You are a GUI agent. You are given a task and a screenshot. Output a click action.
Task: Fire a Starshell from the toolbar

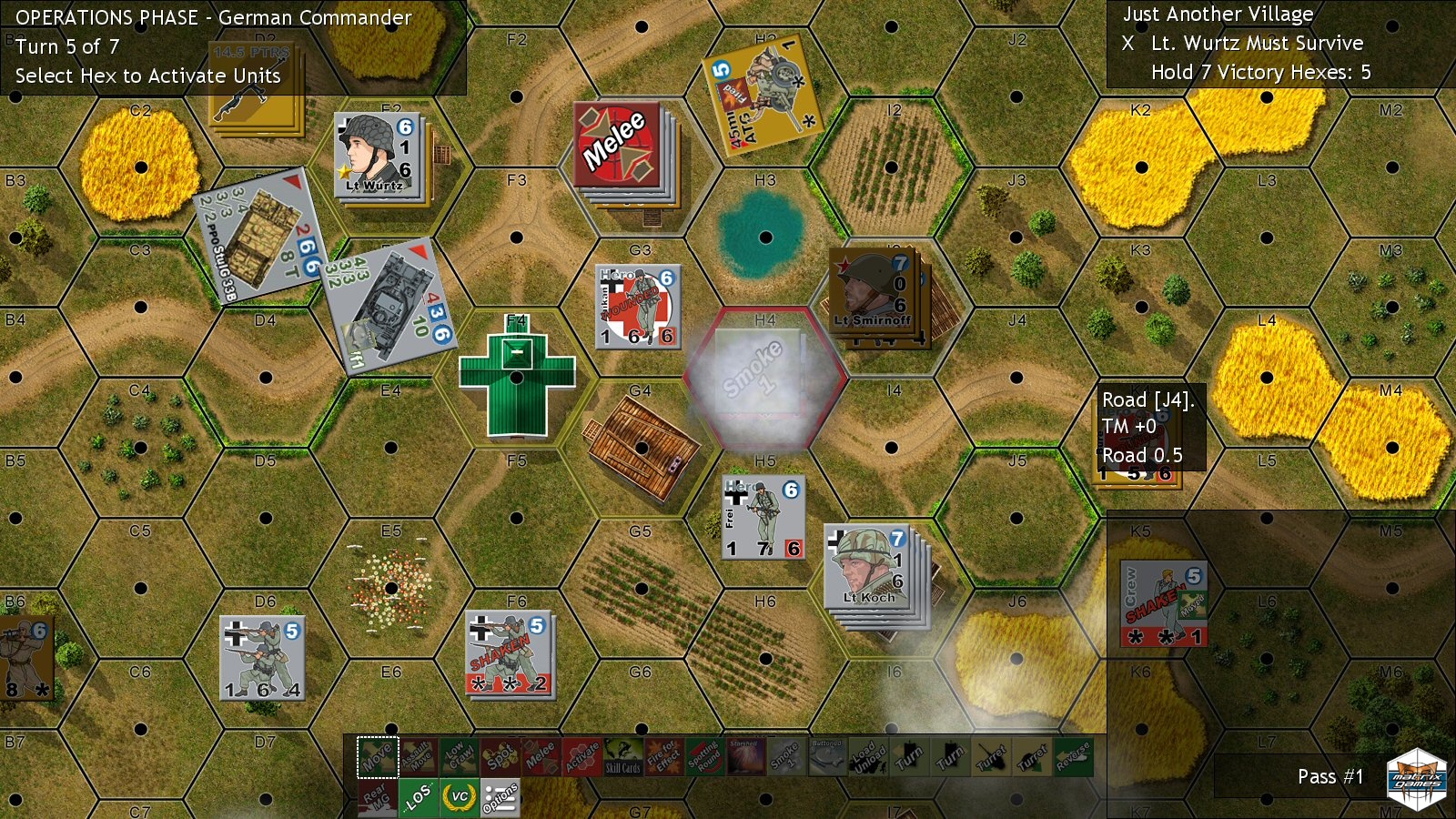point(745,757)
